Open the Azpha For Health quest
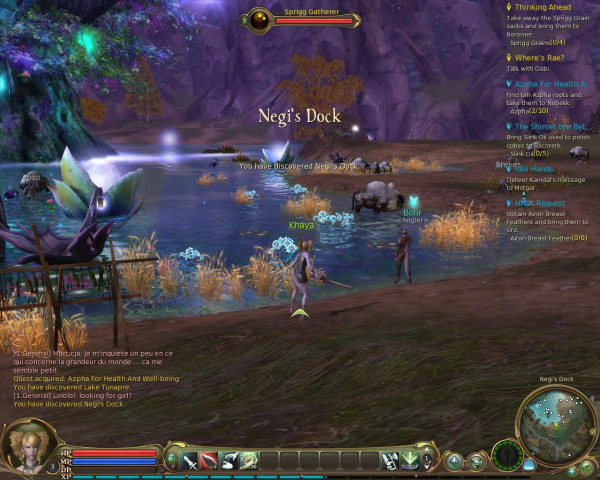 coord(550,84)
